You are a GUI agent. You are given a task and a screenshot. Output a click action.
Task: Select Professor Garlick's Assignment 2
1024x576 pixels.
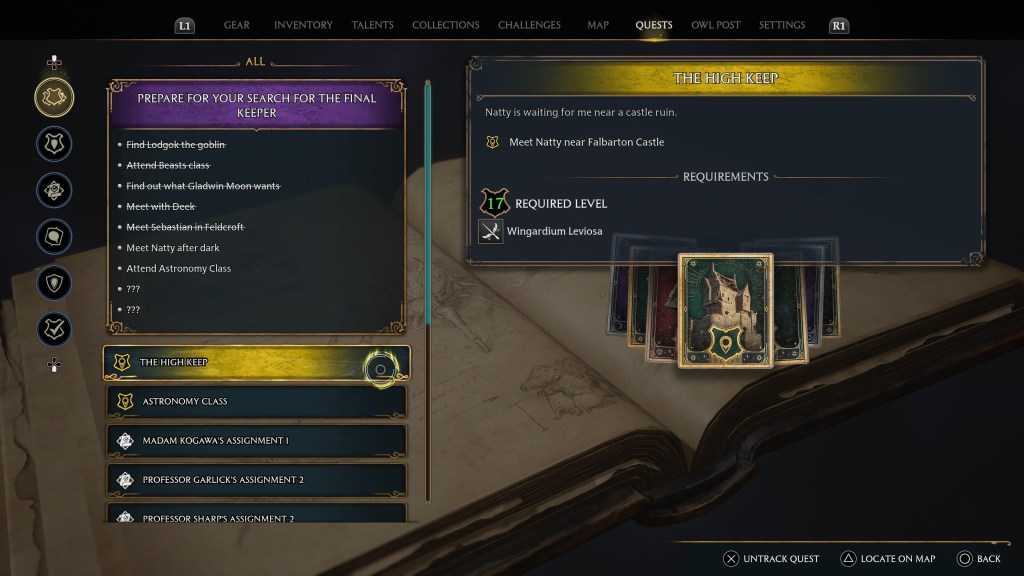pyautogui.click(x=256, y=480)
